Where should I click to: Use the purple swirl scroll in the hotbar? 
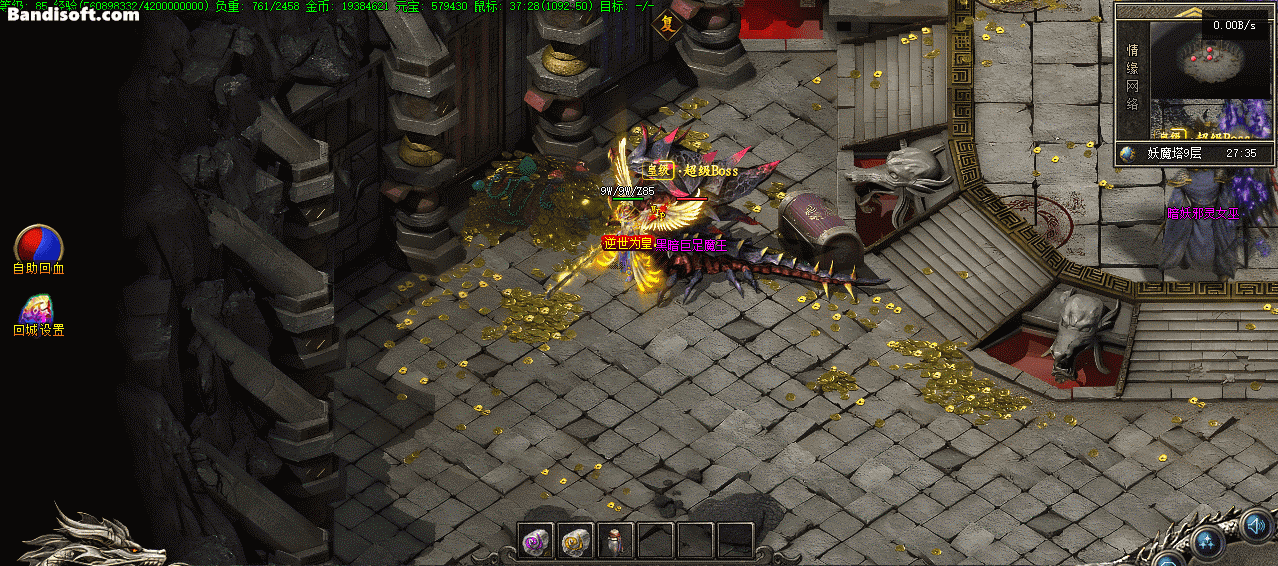[536, 541]
